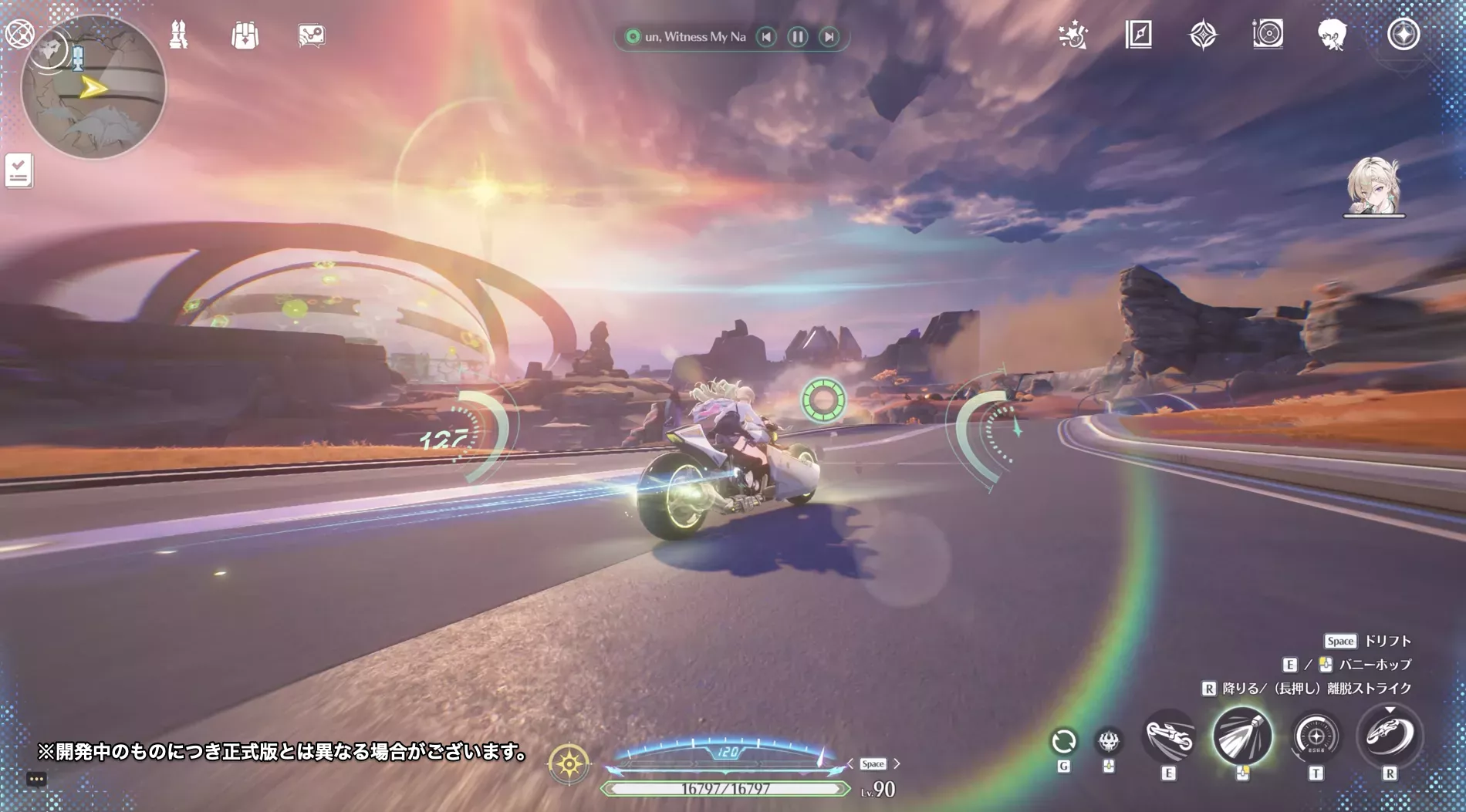Open the sparkling stars event icon
This screenshot has height=812, width=1466.
coord(1073,35)
